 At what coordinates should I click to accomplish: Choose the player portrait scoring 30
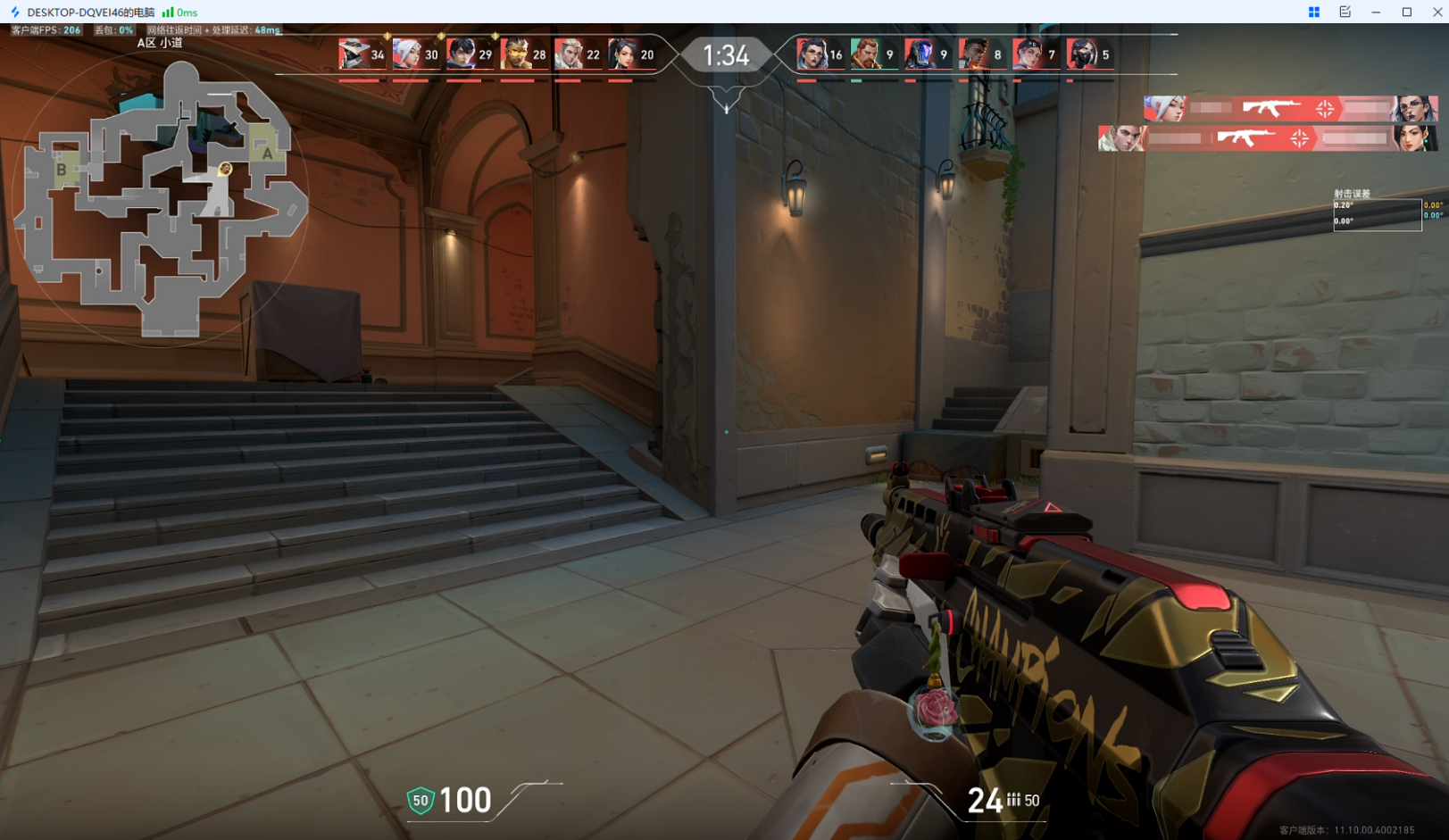pos(407,54)
